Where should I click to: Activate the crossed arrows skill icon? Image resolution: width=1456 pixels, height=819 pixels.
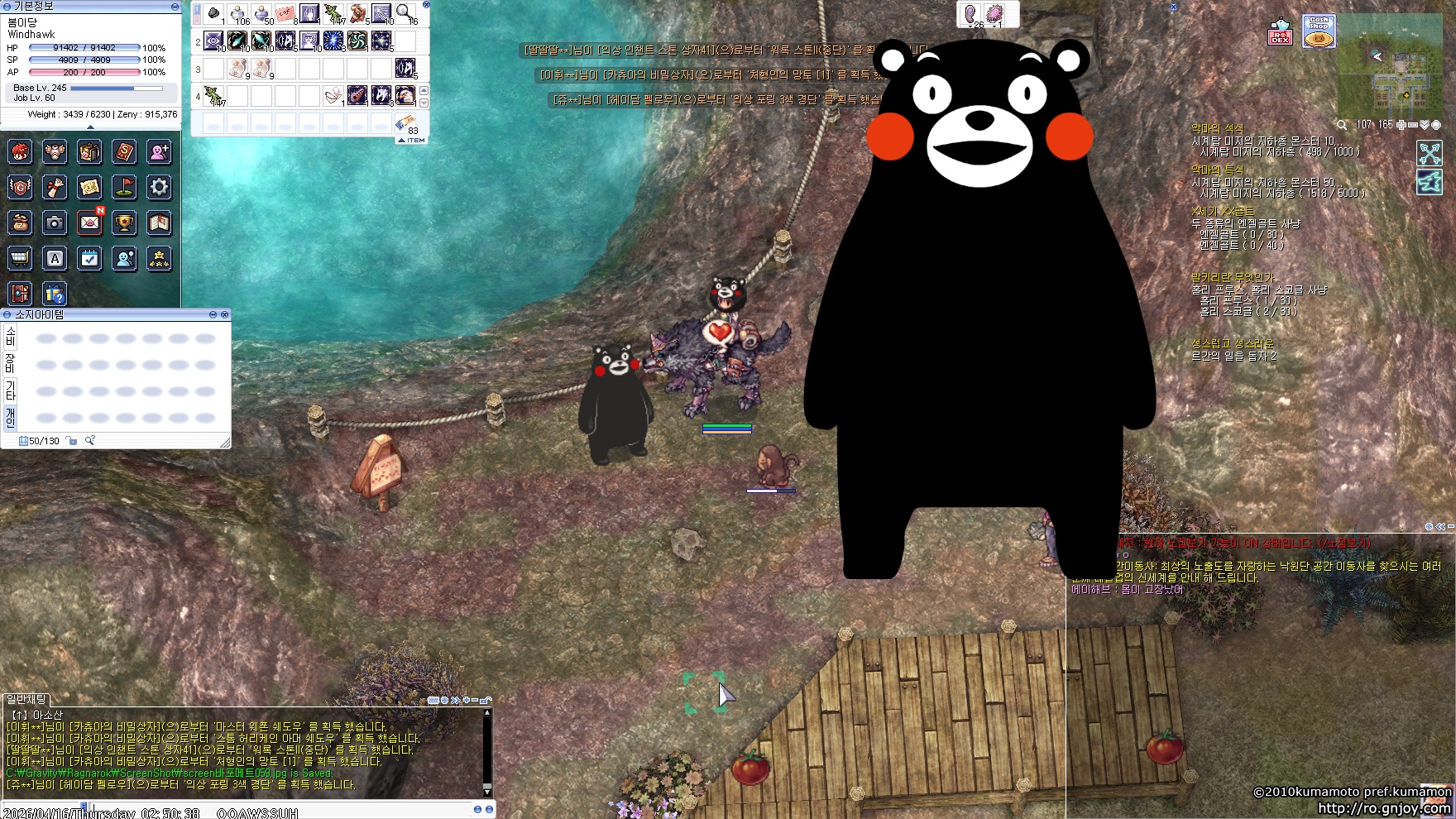[x=1430, y=153]
